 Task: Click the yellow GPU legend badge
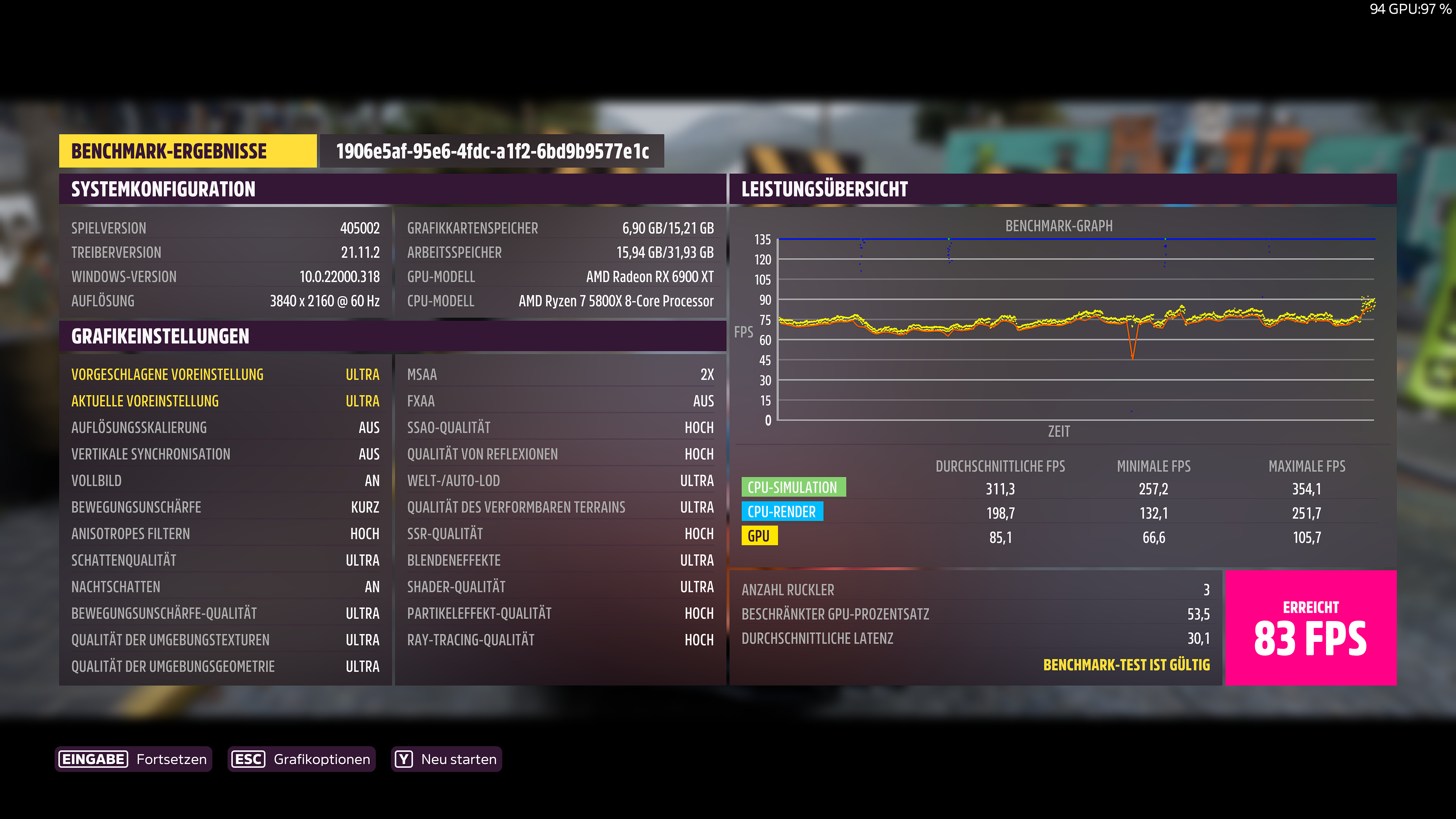coord(759,536)
